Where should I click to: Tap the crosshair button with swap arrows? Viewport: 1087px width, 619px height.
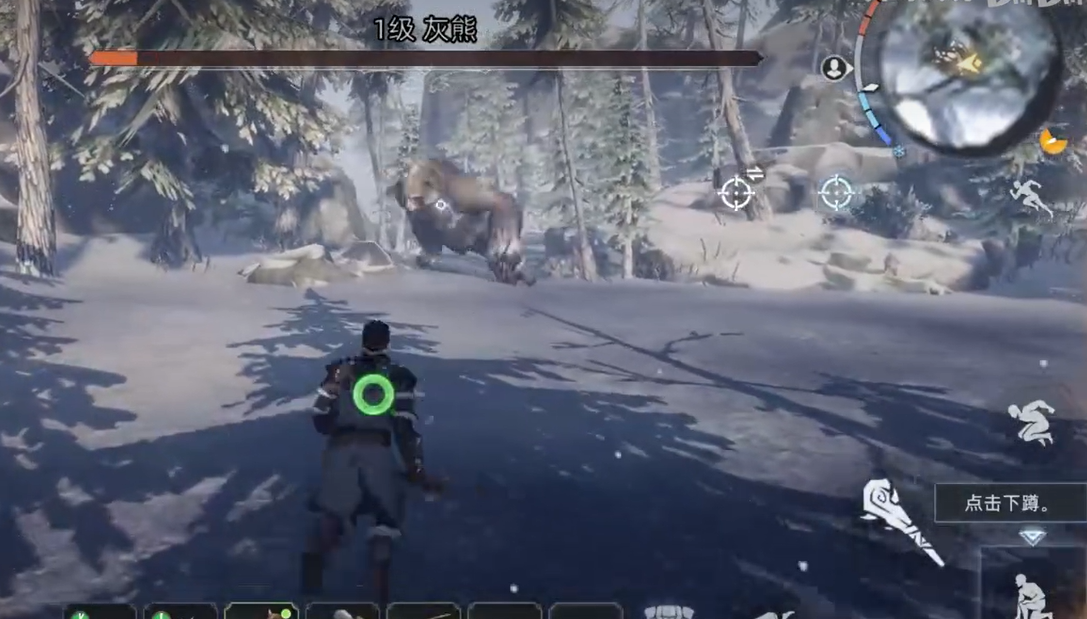coord(737,191)
